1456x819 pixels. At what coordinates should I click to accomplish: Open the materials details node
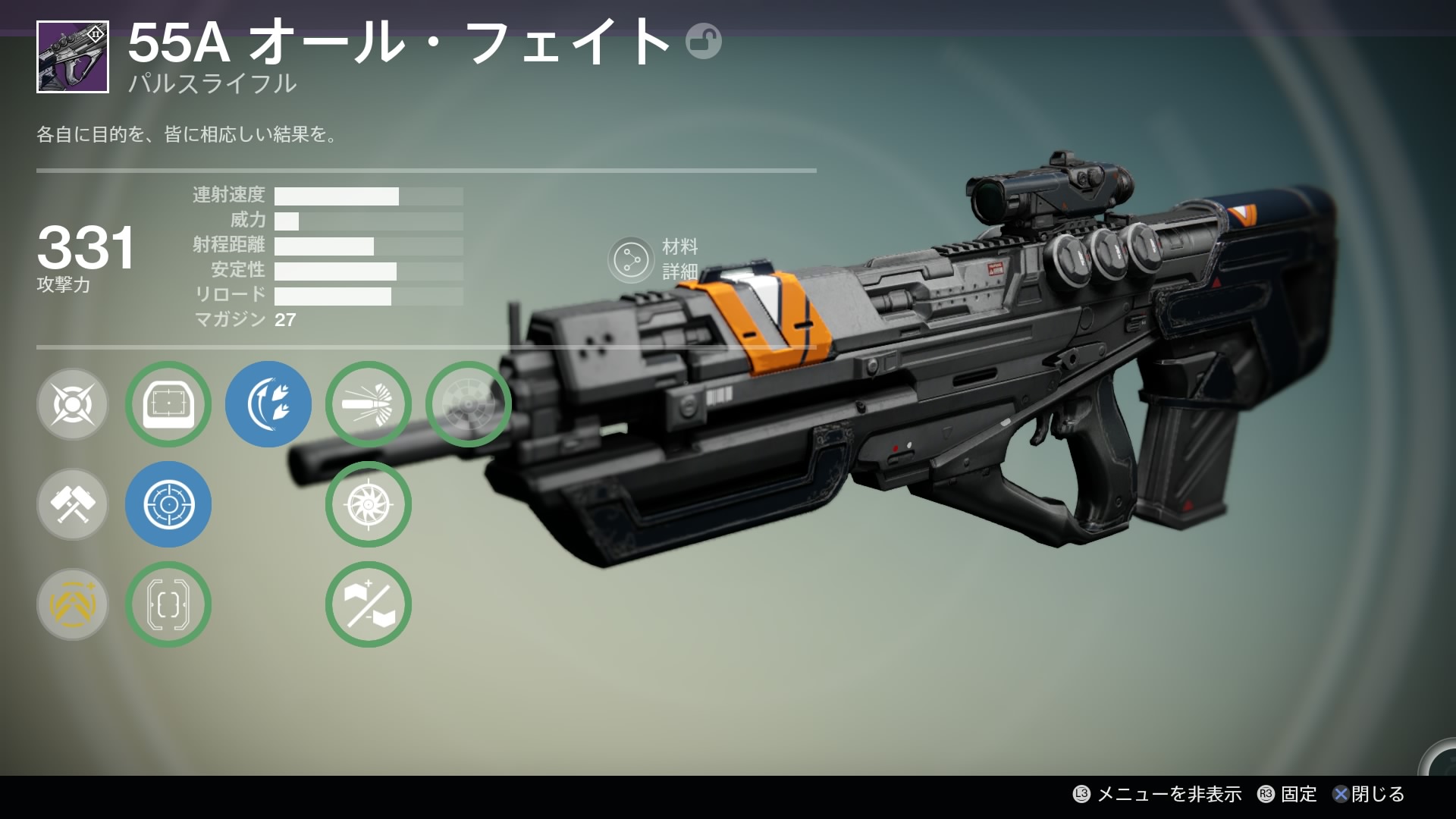tap(630, 260)
